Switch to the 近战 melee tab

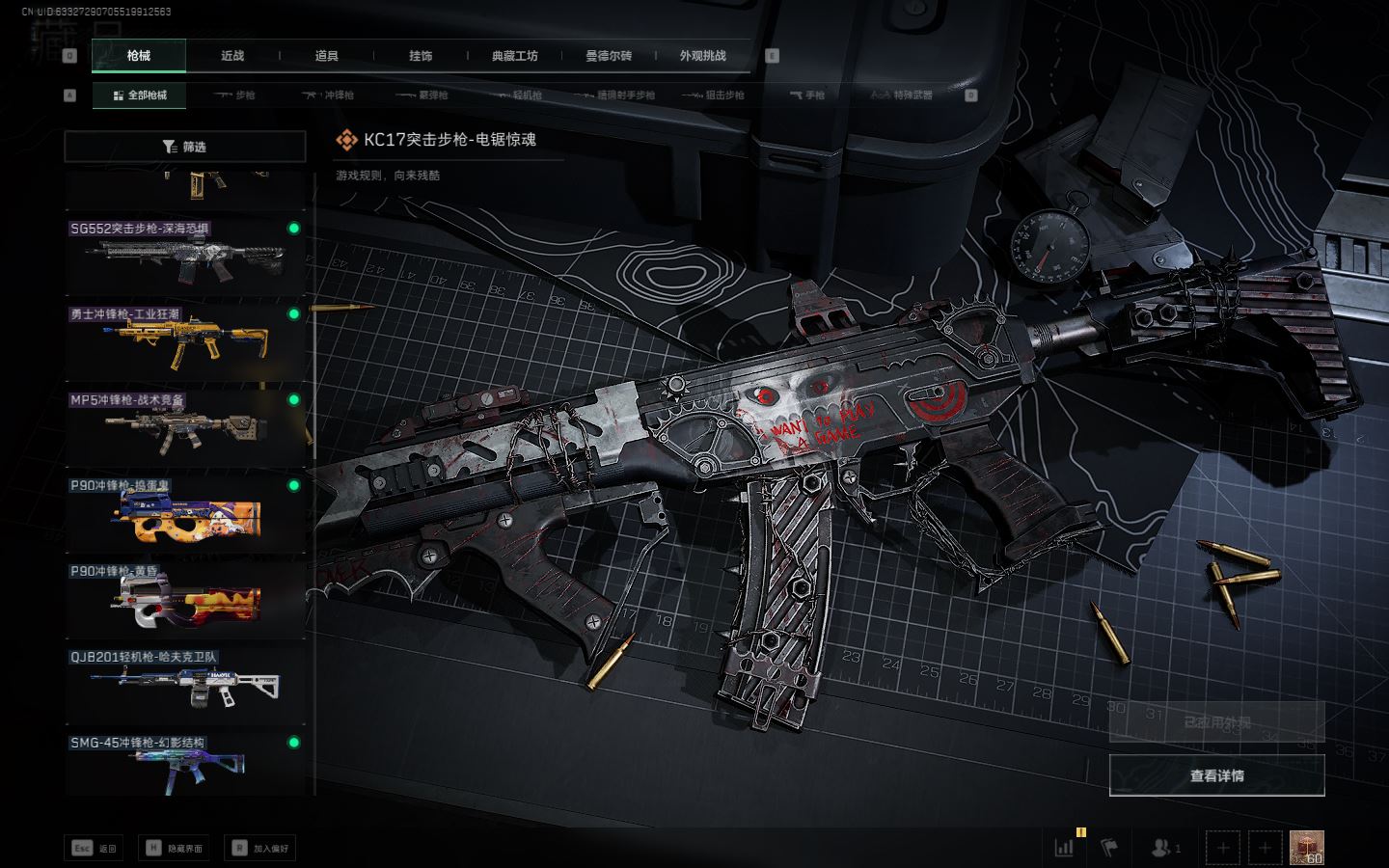coord(232,56)
